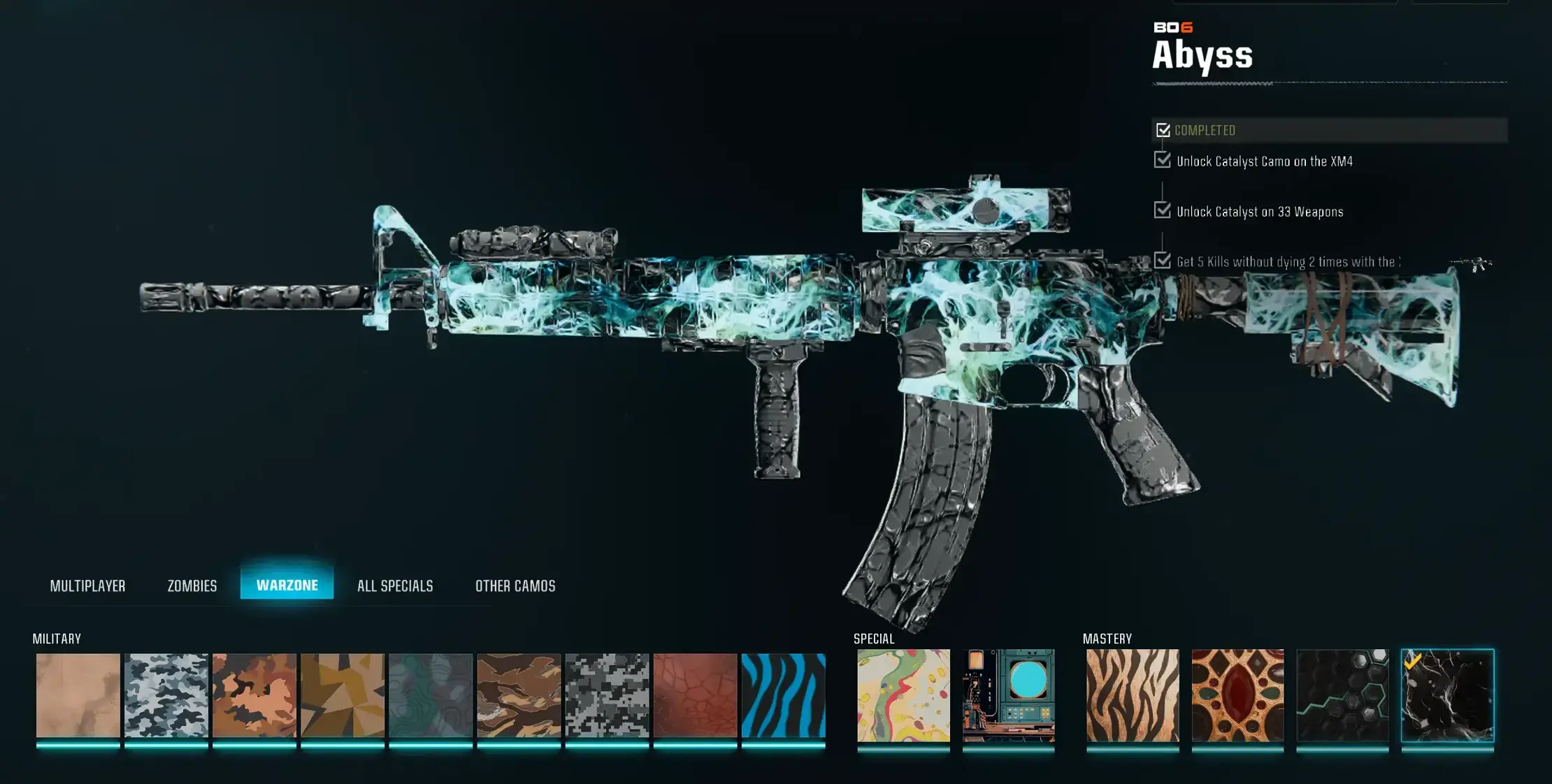Open the Zombies camo tab
1552x784 pixels.
pos(192,586)
